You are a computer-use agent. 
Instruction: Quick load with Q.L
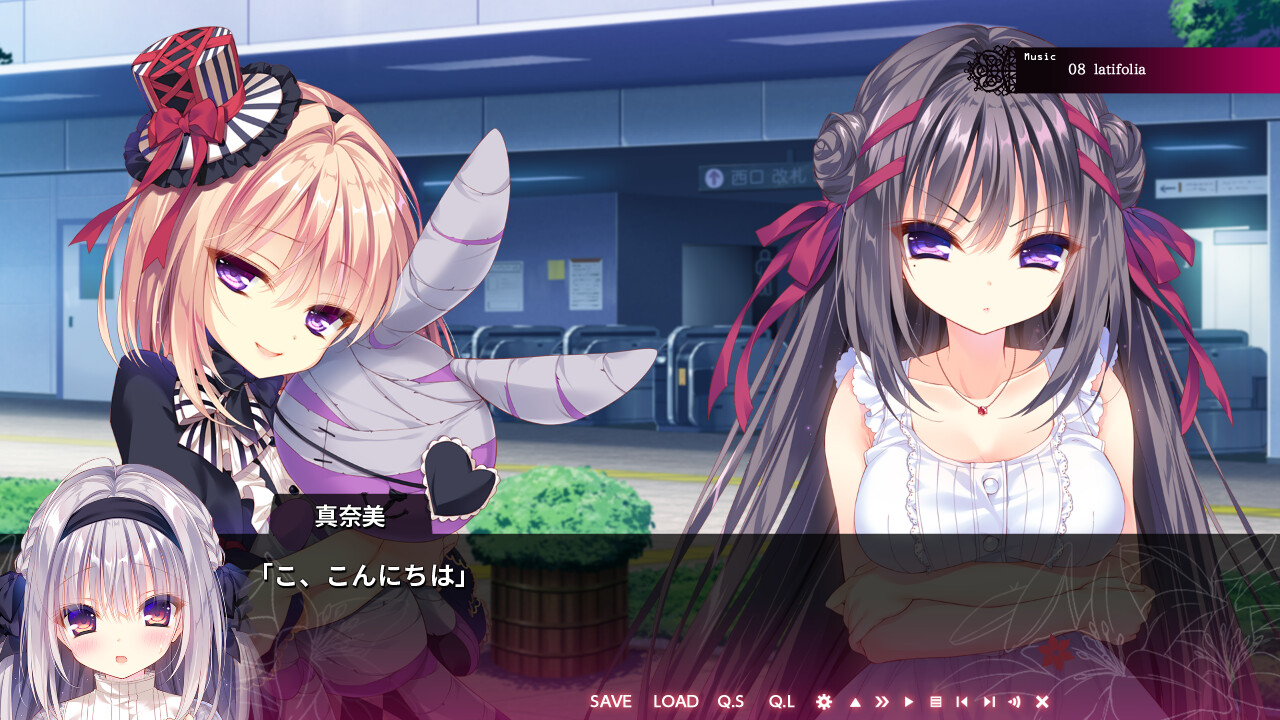779,701
